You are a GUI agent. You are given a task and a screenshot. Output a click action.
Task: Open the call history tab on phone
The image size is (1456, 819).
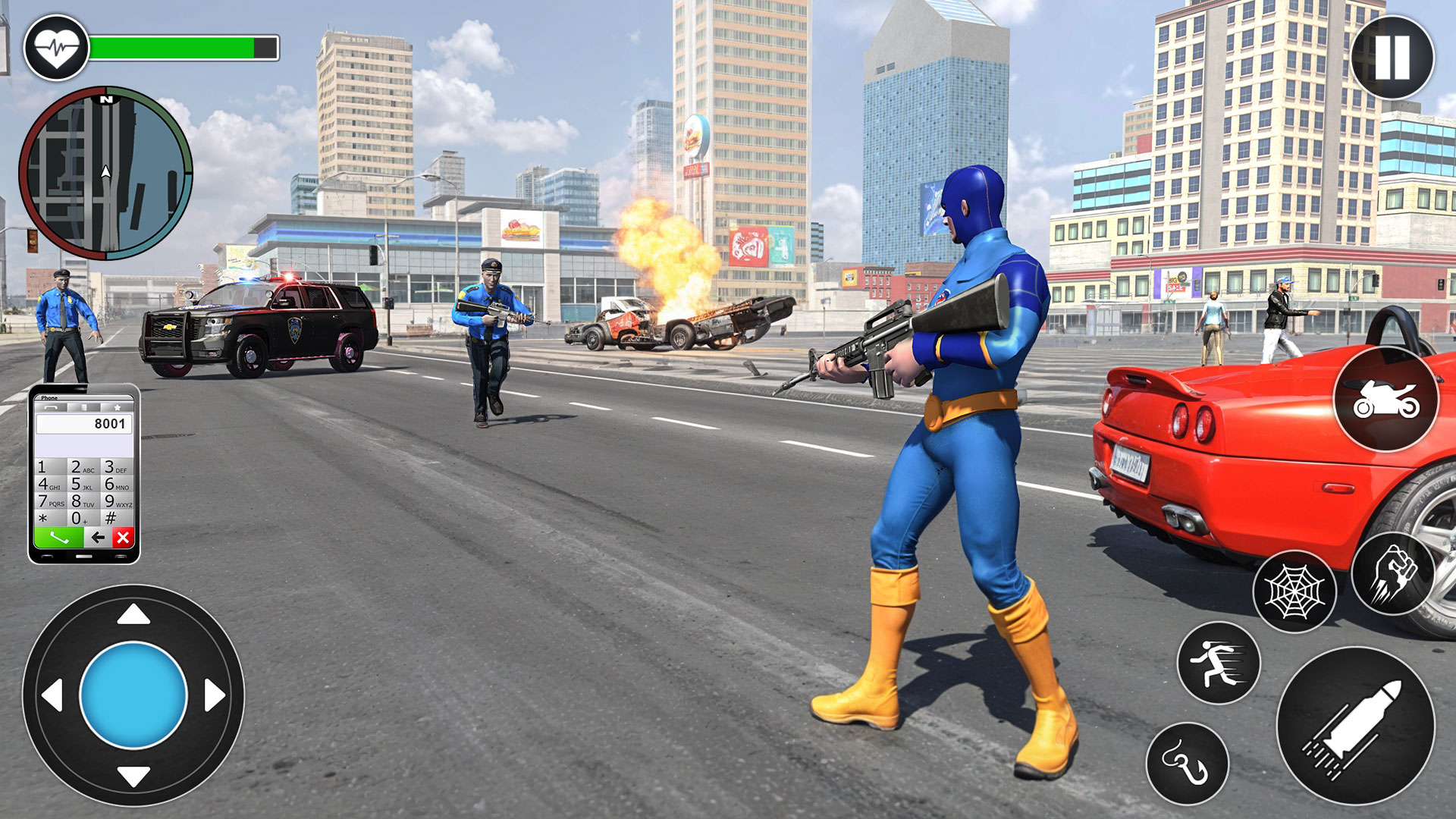pos(52,407)
